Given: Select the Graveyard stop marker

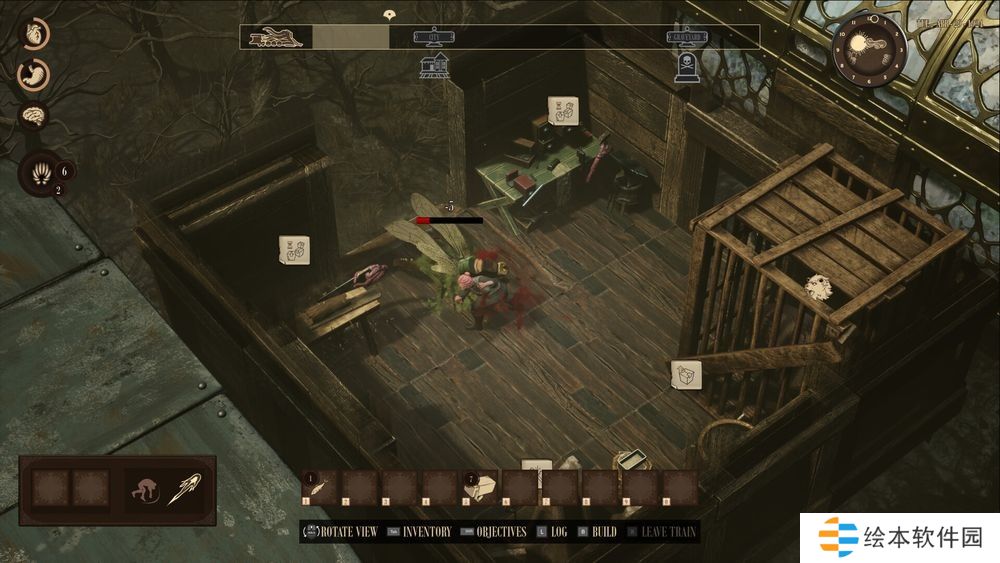Looking at the screenshot, I should pos(688,38).
